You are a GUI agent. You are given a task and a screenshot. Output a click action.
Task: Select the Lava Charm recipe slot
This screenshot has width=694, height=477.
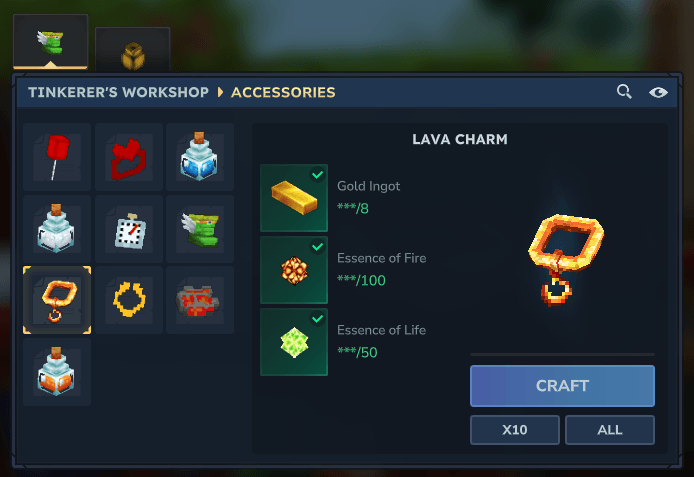pos(57,300)
